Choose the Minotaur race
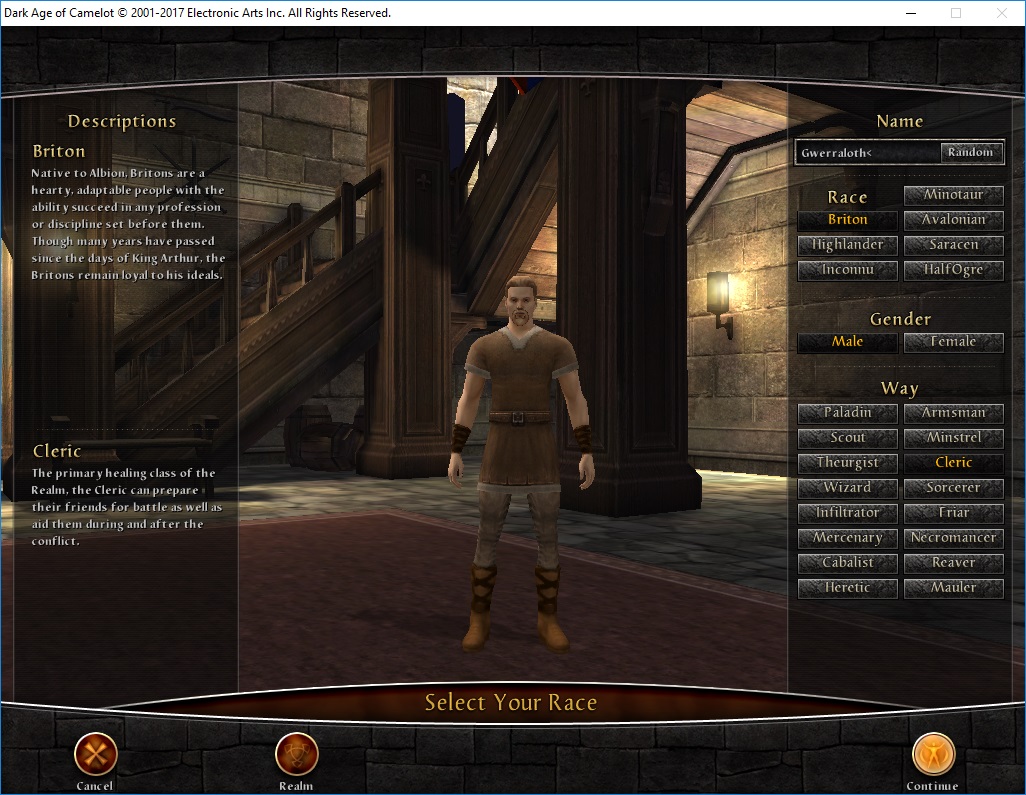Screen dimensions: 1026x795 pos(953,195)
